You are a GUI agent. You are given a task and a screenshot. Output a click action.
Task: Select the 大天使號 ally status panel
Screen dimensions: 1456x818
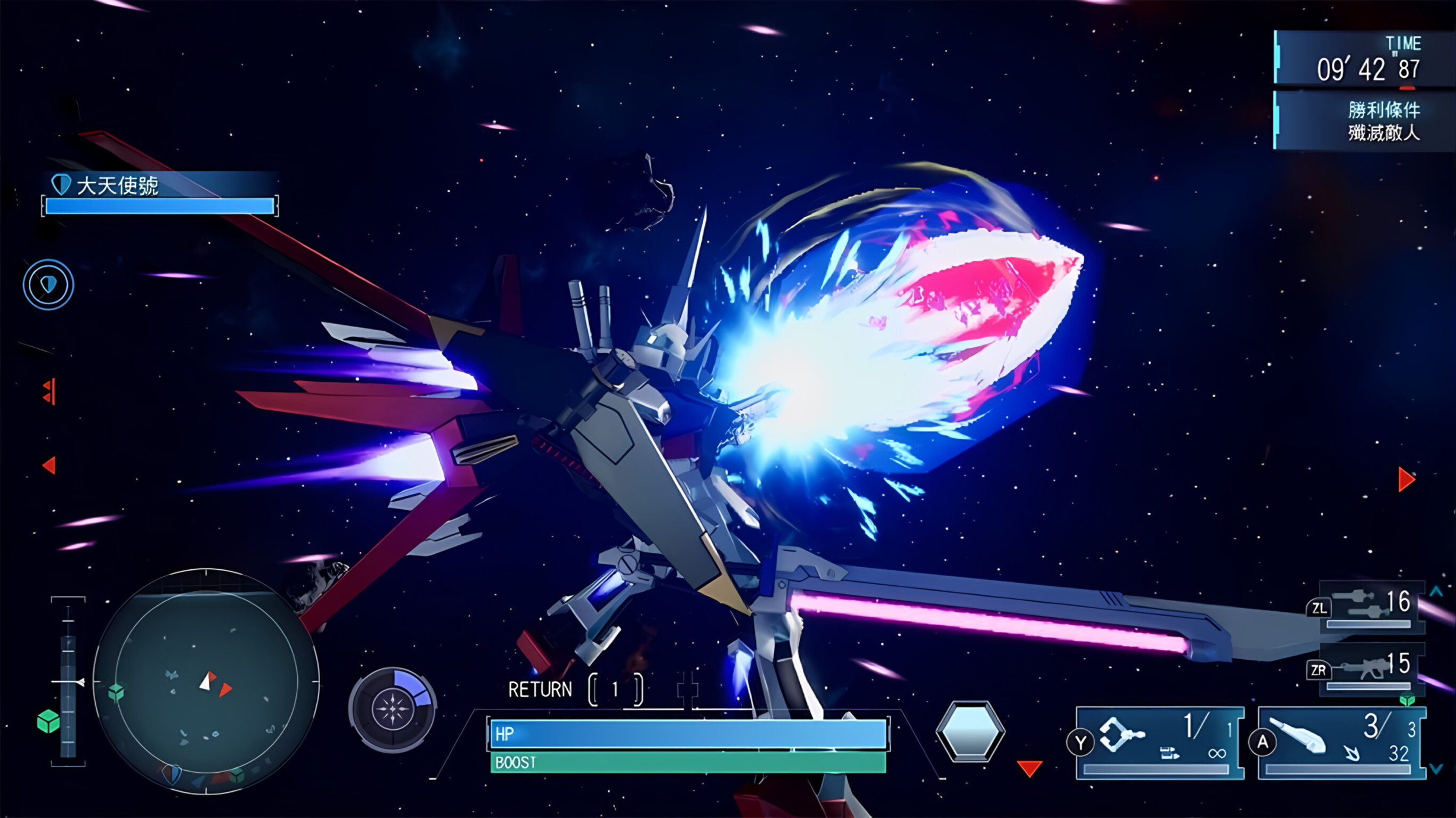point(160,193)
